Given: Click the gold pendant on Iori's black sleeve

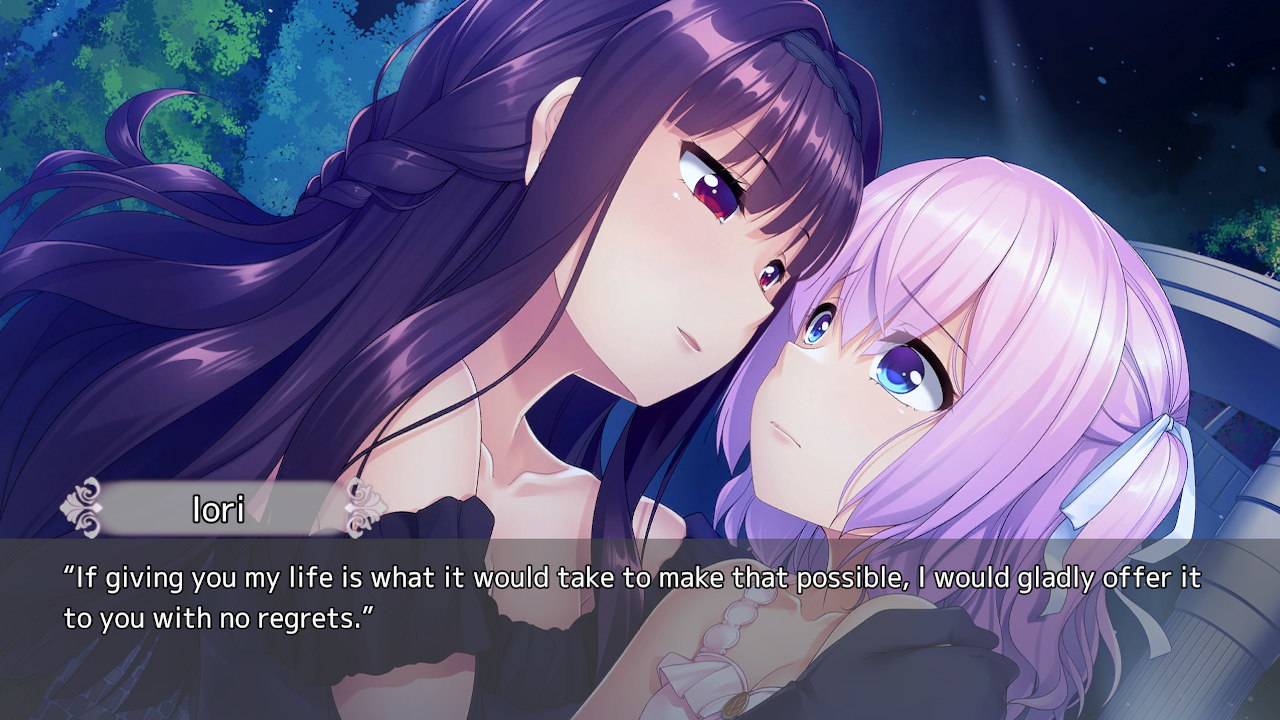Looking at the screenshot, I should tap(738, 703).
